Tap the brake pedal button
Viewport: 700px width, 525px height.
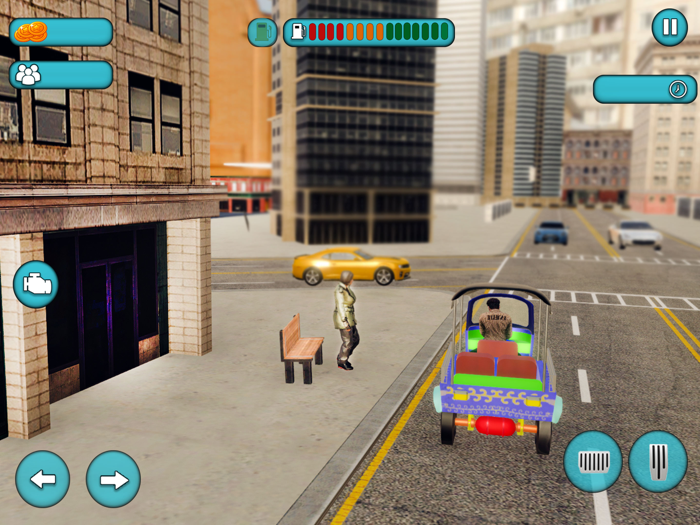(593, 461)
